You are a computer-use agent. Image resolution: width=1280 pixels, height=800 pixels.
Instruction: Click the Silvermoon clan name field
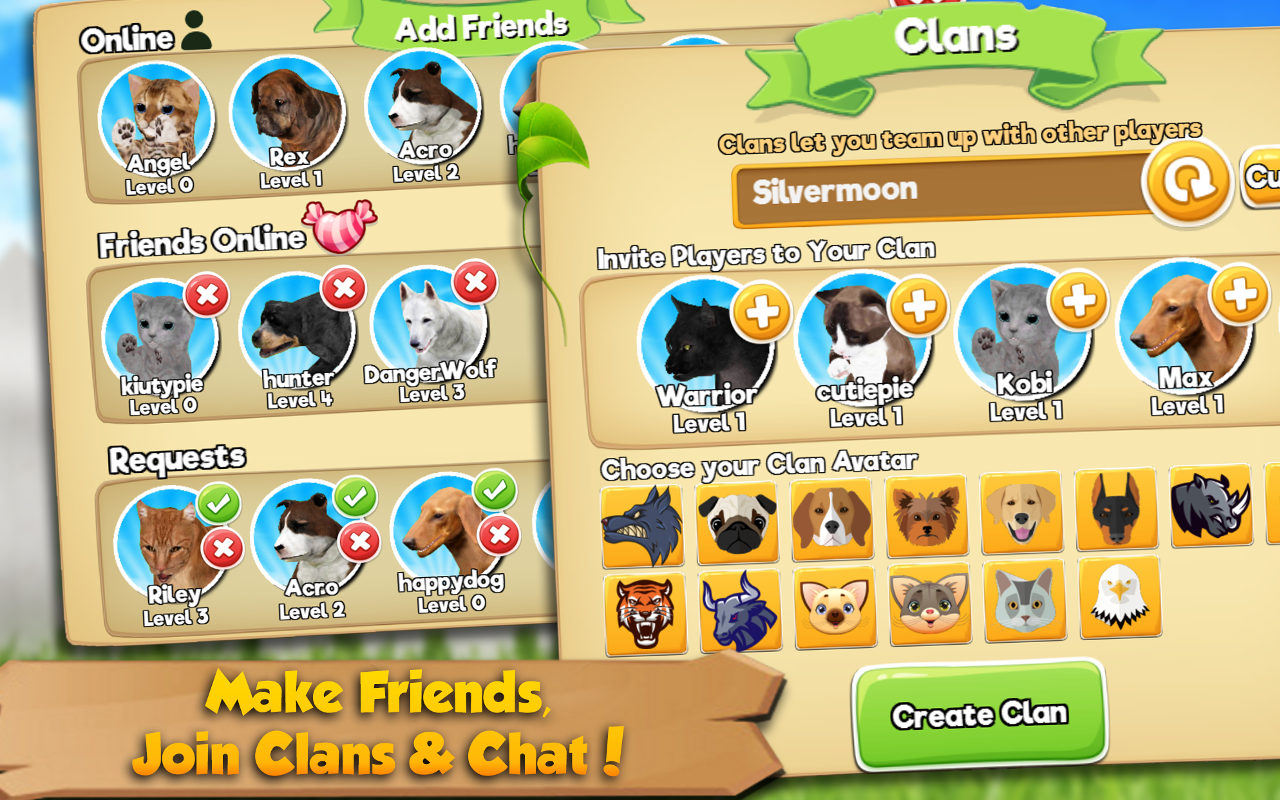click(940, 190)
